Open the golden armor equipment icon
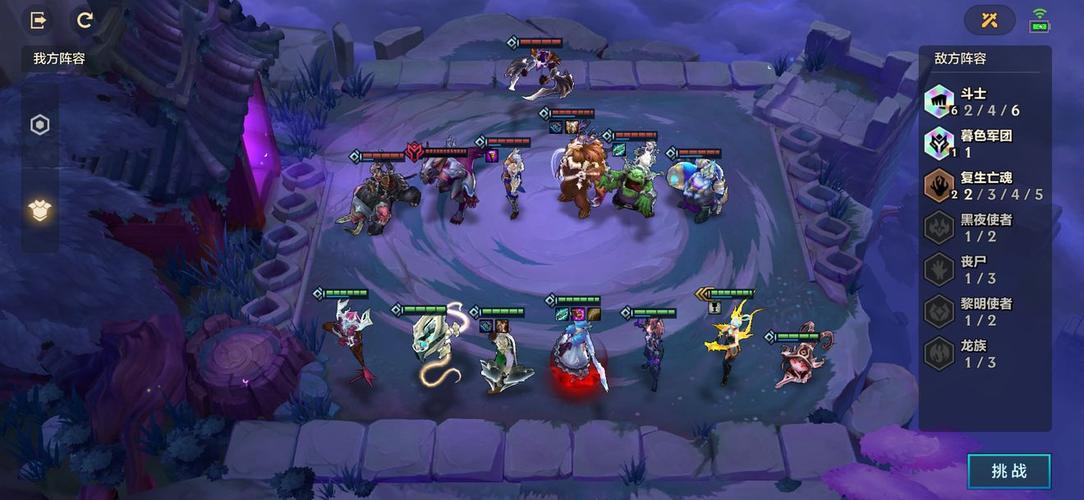This screenshot has width=1084, height=500. (40, 209)
